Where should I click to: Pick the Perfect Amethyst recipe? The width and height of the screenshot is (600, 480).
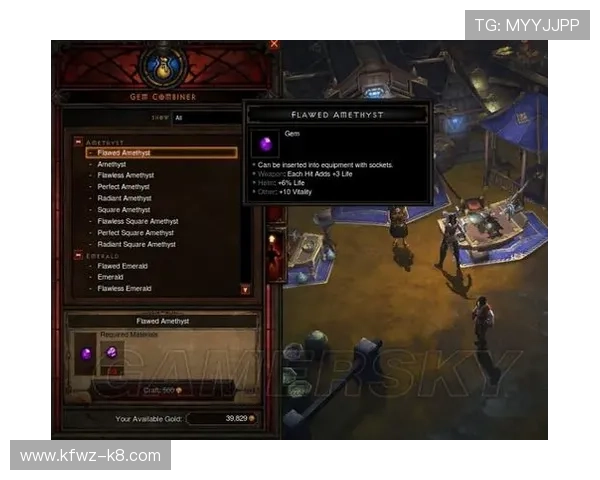click(x=124, y=187)
